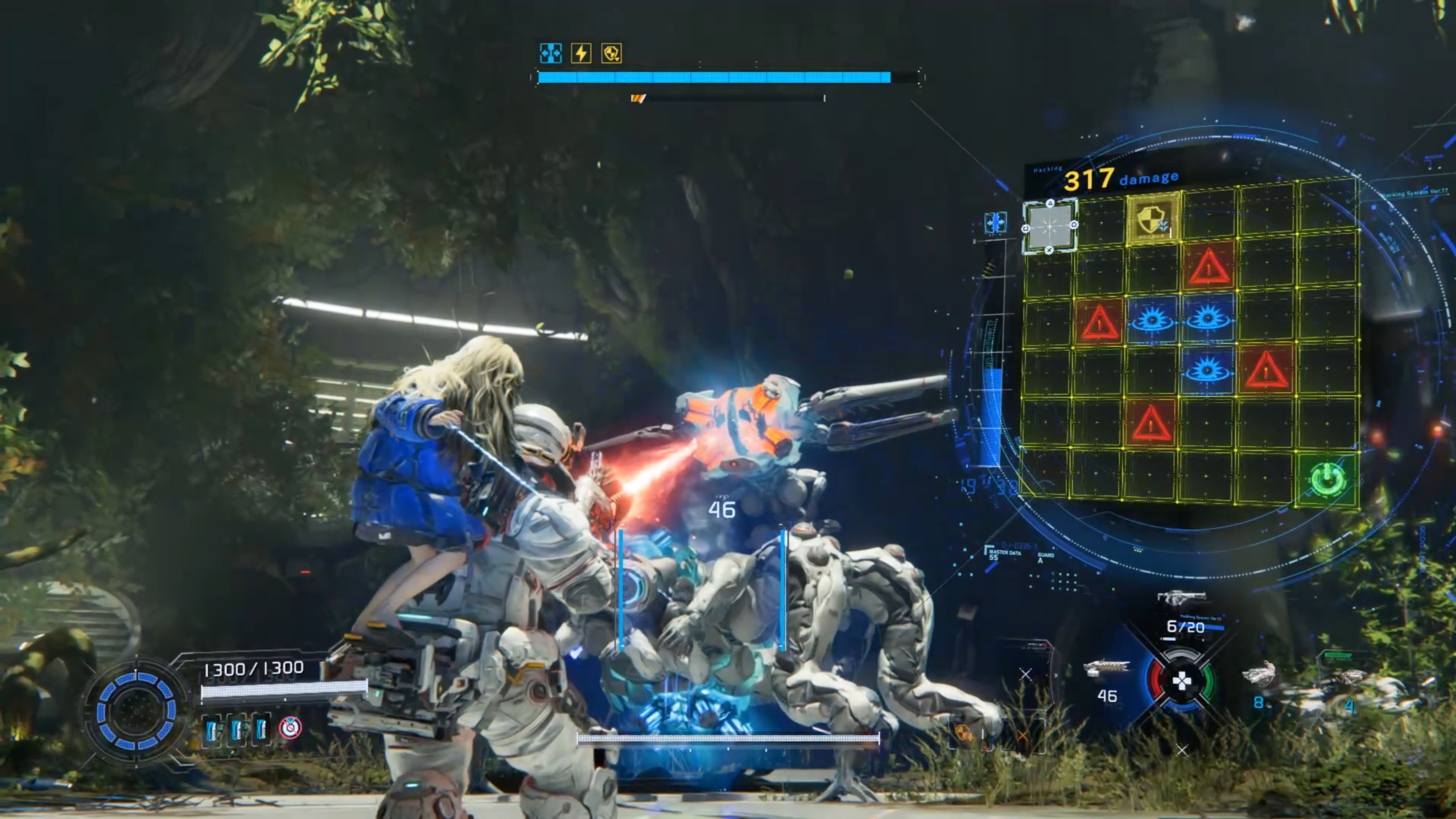The height and width of the screenshot is (819, 1456).
Task: Click the blue arrows icon above enemy health bar
Action: pyautogui.click(x=550, y=53)
